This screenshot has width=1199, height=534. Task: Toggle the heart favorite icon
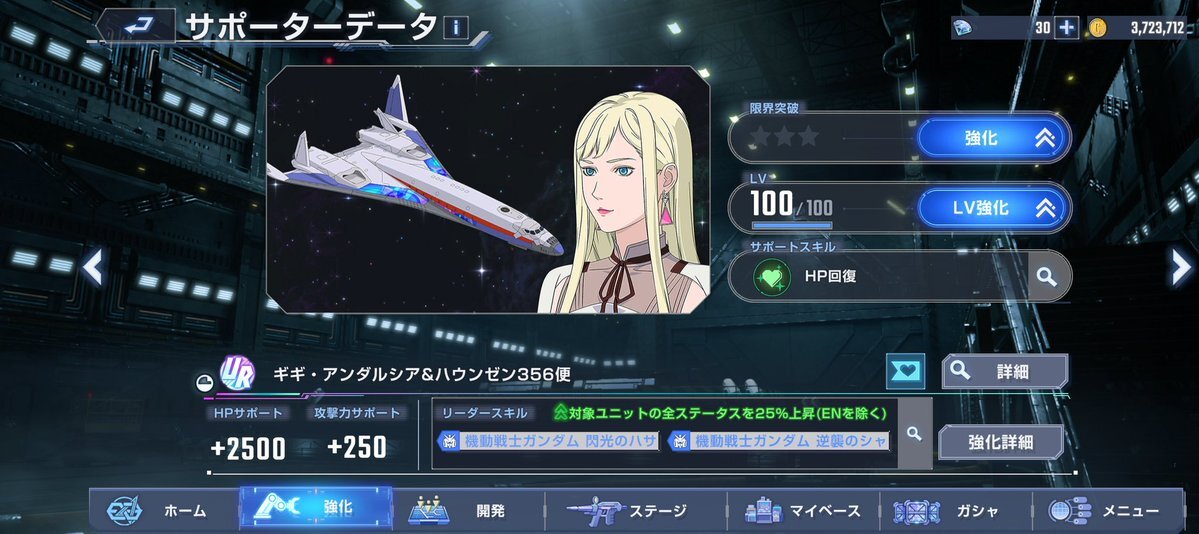point(906,371)
